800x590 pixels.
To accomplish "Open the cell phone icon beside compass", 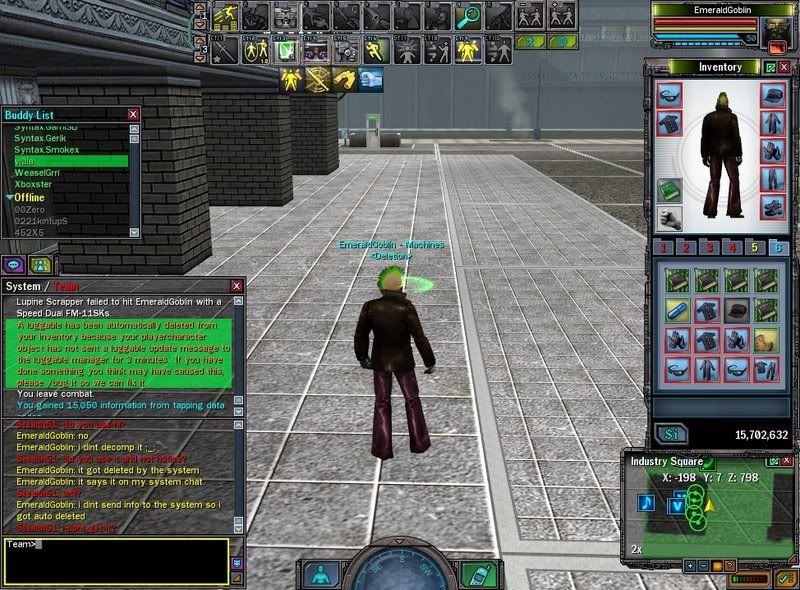I will click(476, 573).
